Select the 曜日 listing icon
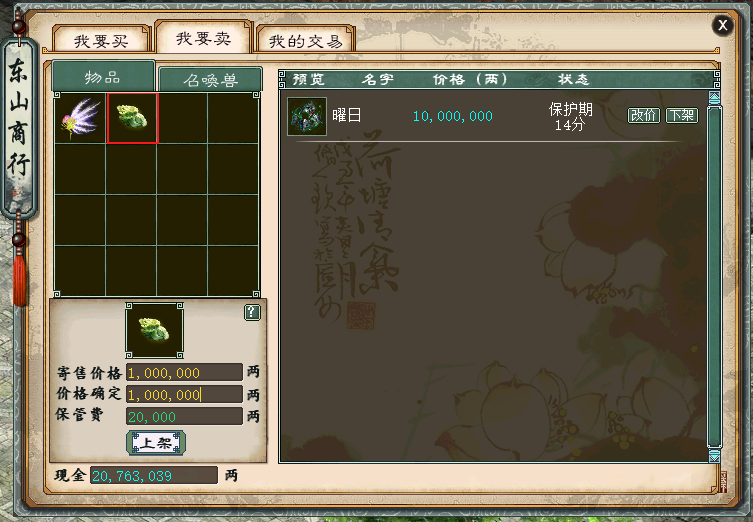This screenshot has height=522, width=753. pos(306,116)
